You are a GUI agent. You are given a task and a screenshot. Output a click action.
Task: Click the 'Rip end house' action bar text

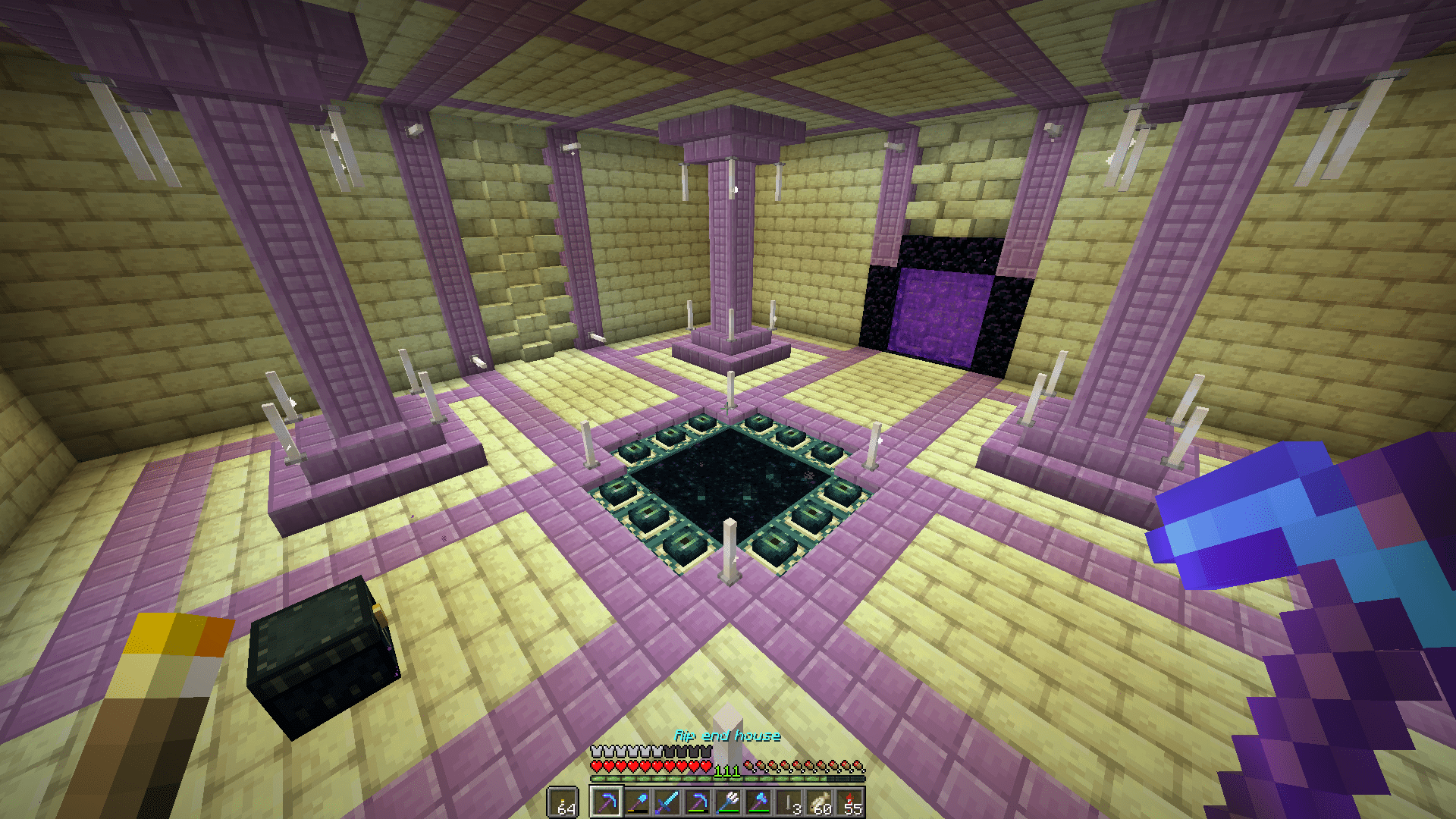[726, 736]
